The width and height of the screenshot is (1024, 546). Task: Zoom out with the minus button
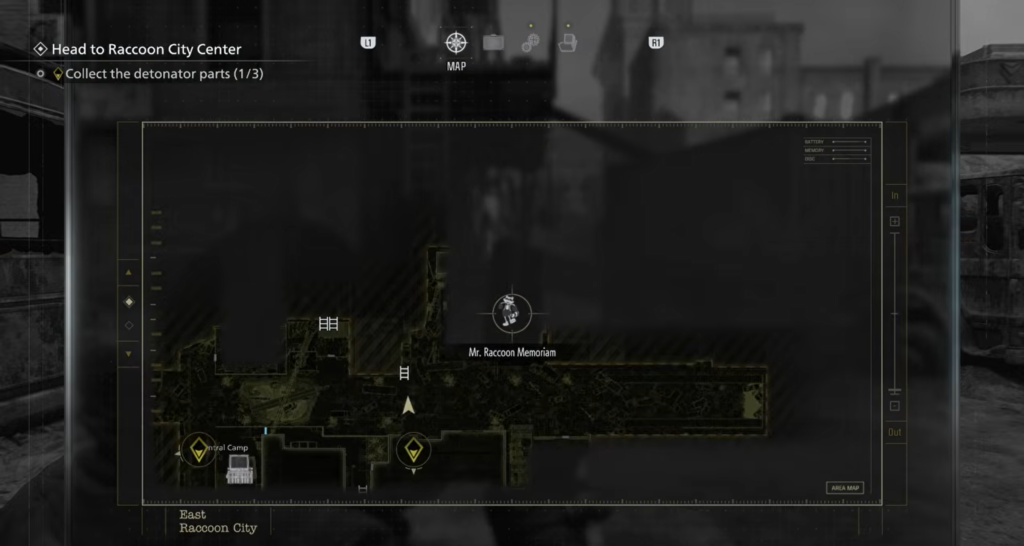point(895,406)
